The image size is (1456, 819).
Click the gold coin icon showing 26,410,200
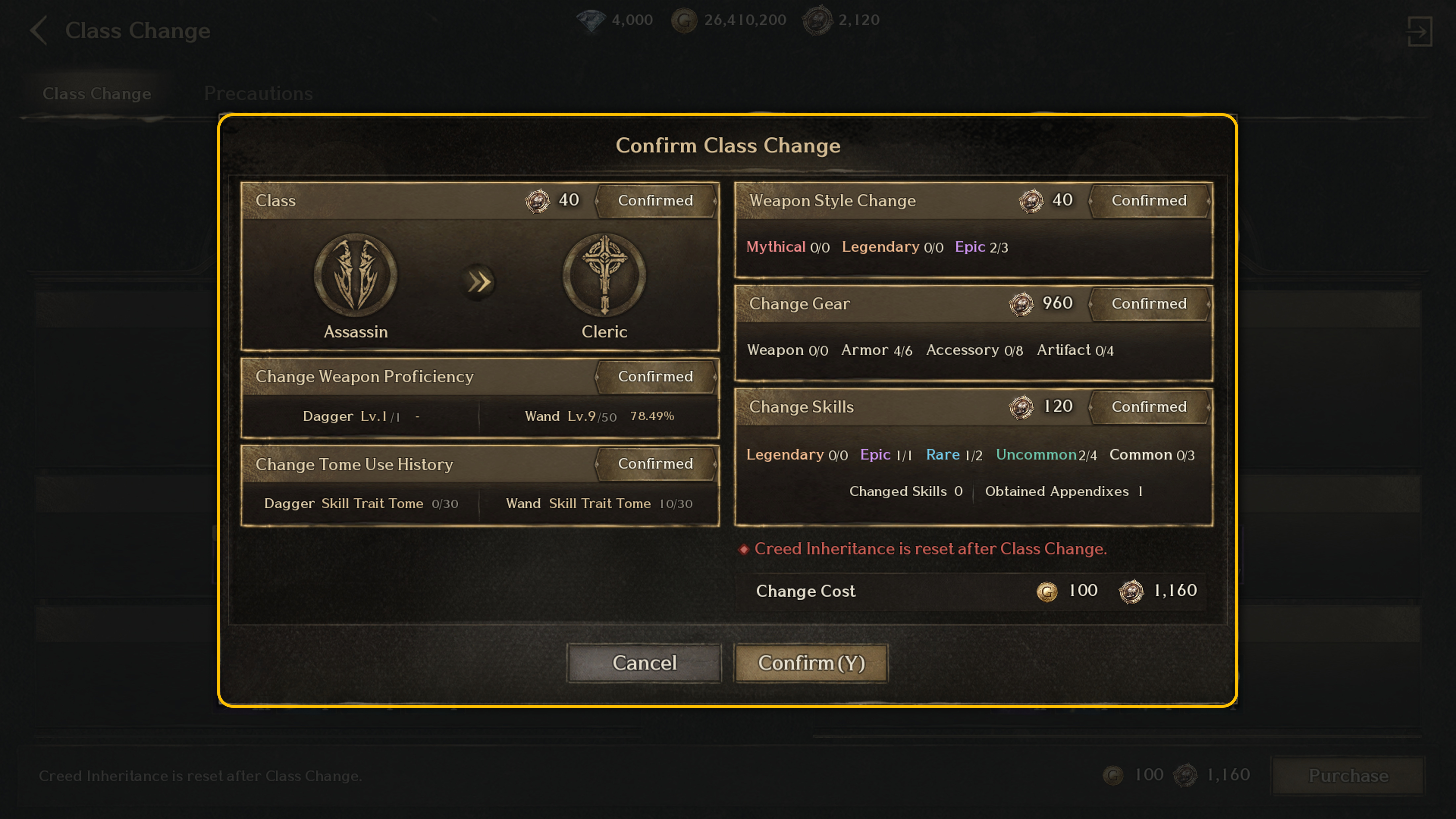684,20
